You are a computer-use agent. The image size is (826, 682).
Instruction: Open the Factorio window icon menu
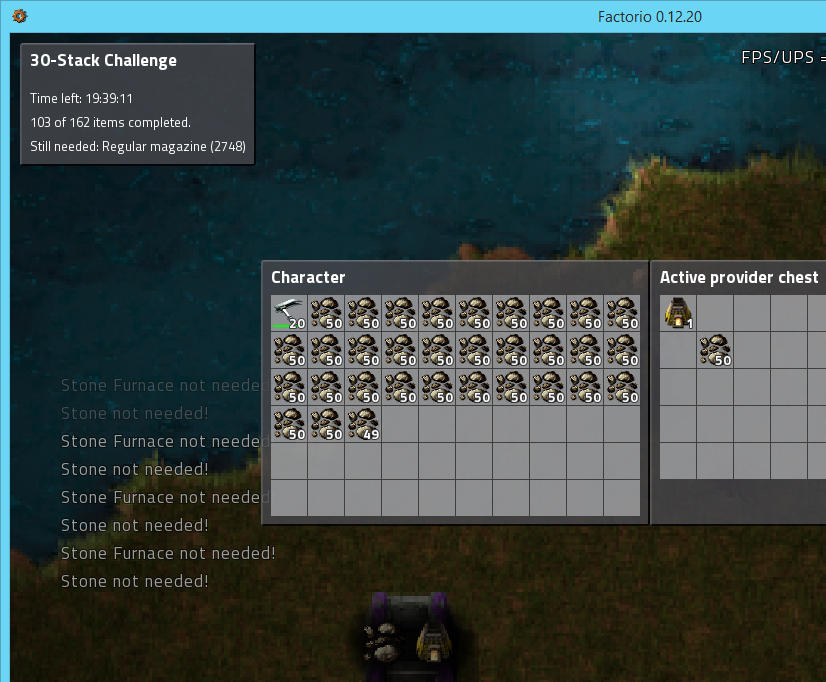point(19,16)
